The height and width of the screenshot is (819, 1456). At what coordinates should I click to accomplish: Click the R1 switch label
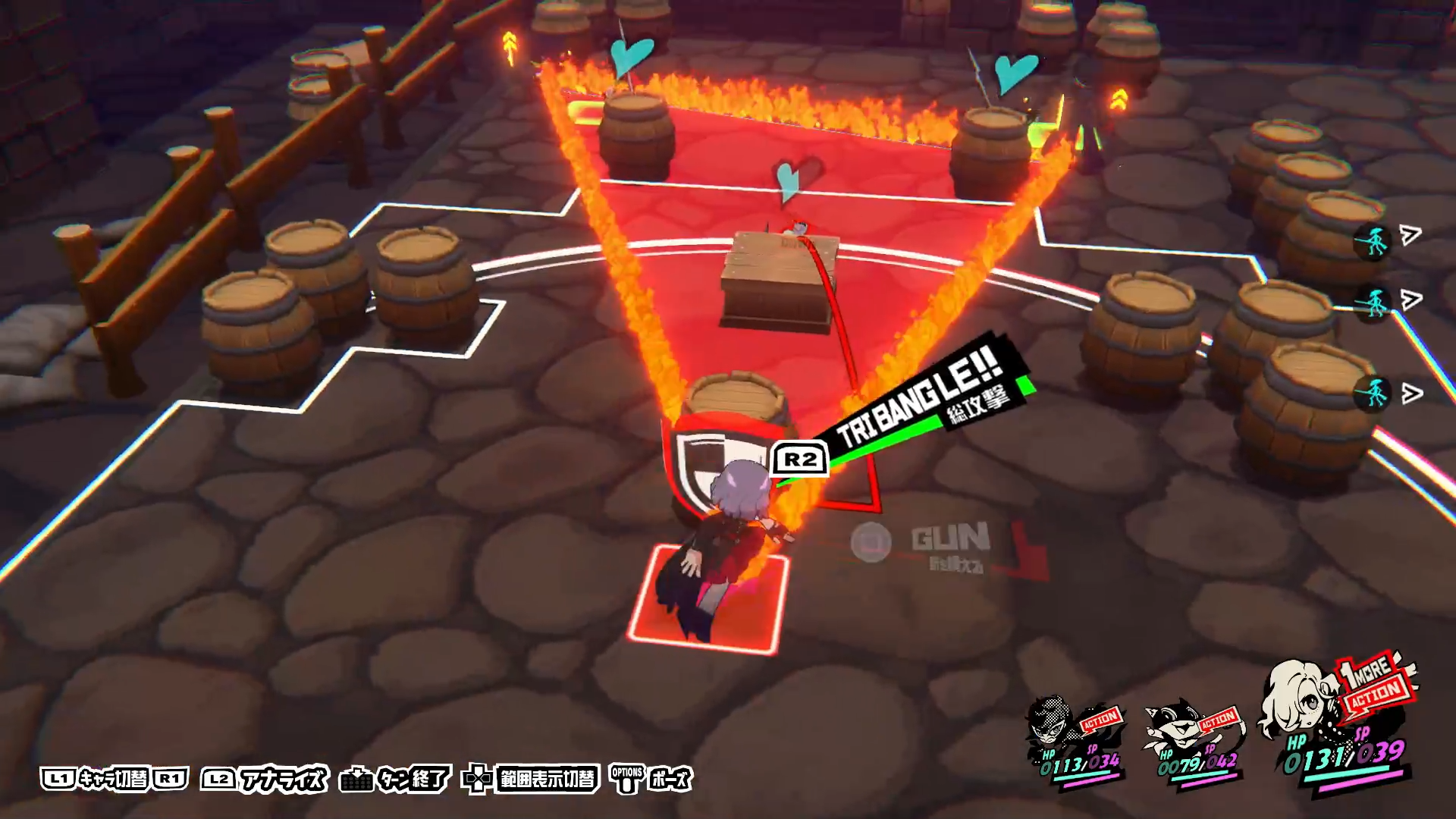click(x=171, y=777)
